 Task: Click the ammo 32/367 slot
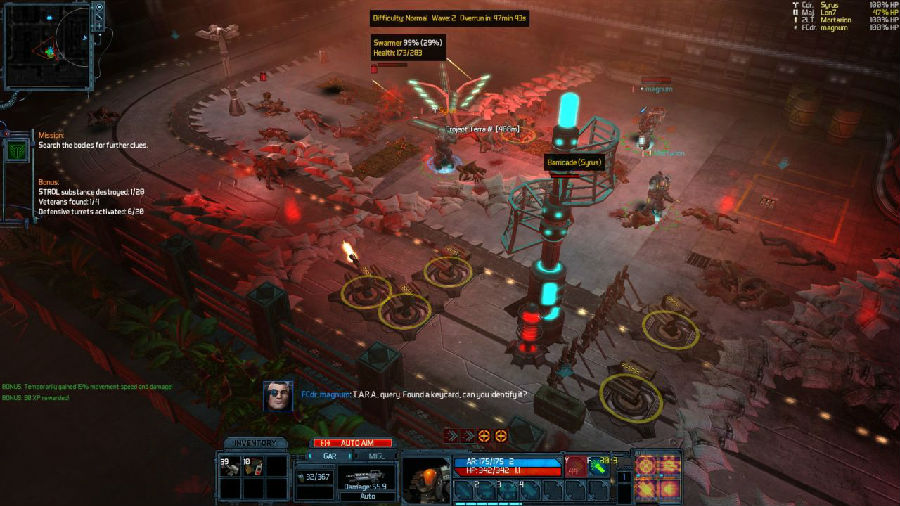(x=315, y=478)
